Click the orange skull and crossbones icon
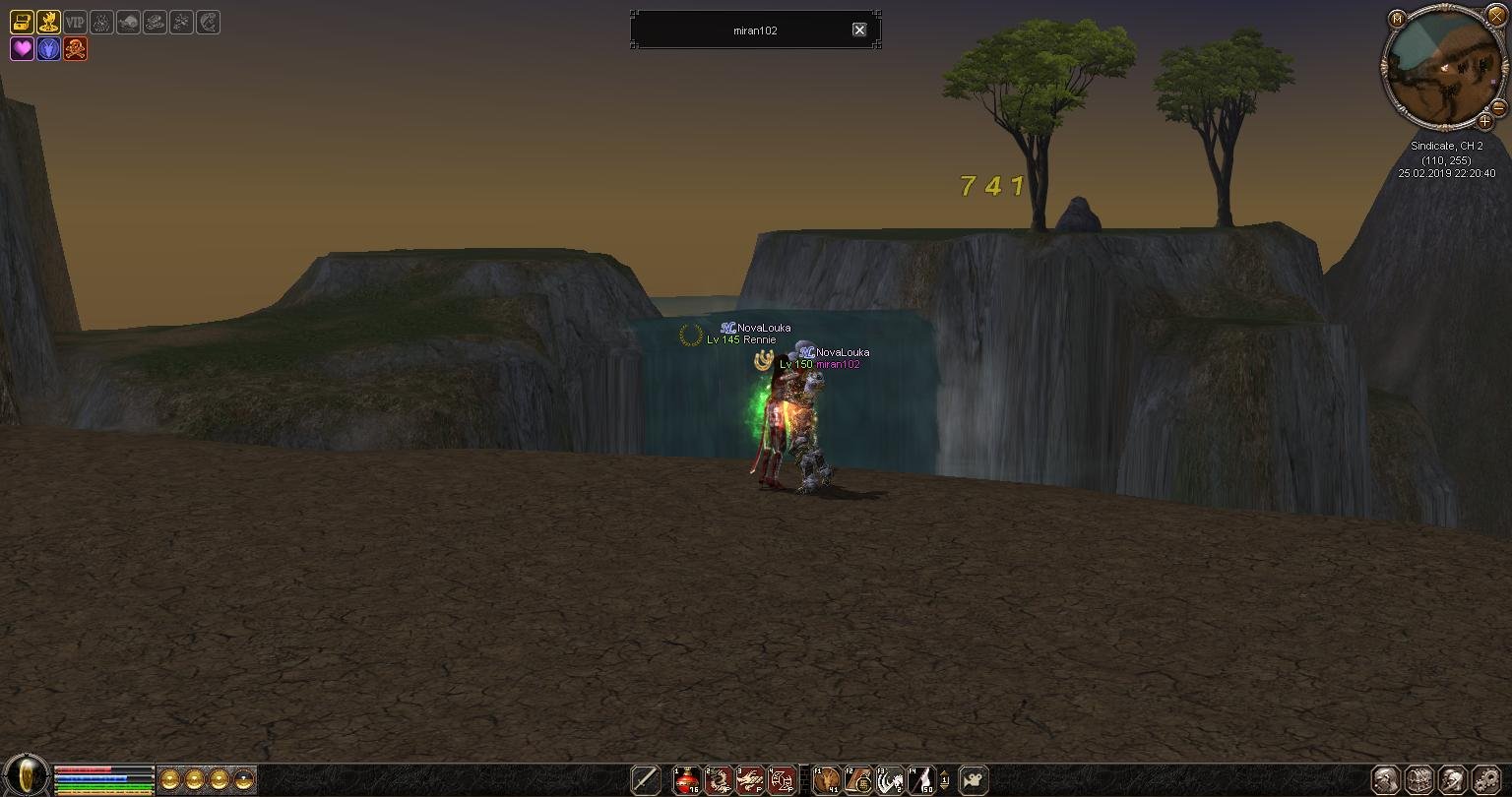The width and height of the screenshot is (1512, 797). pyautogui.click(x=75, y=48)
